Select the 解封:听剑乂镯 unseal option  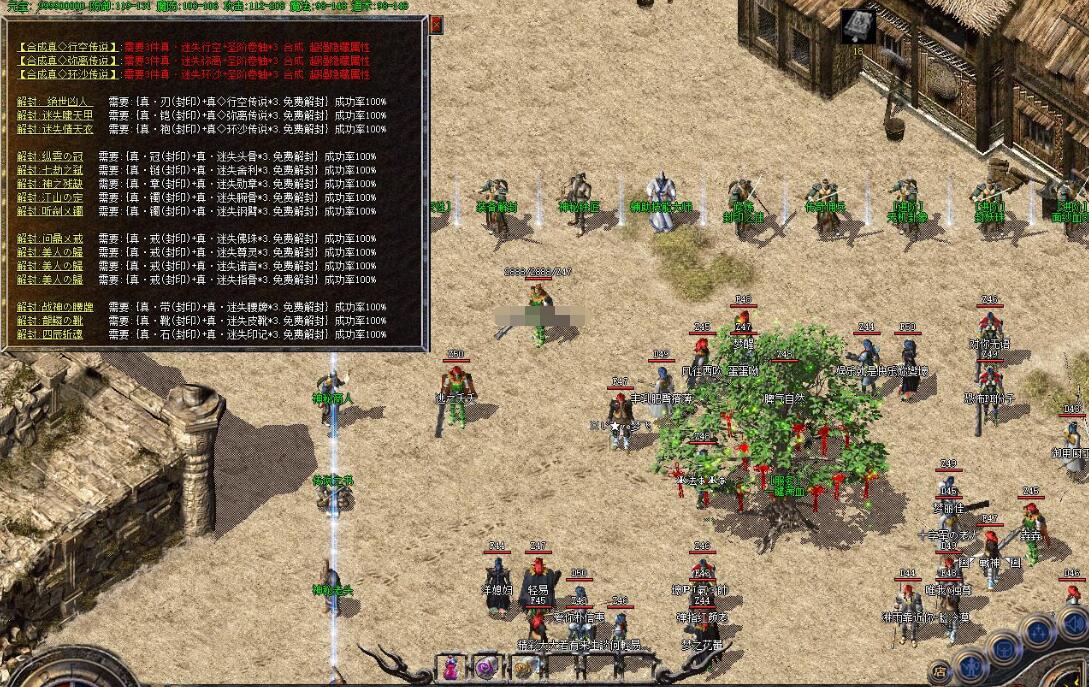[50, 211]
